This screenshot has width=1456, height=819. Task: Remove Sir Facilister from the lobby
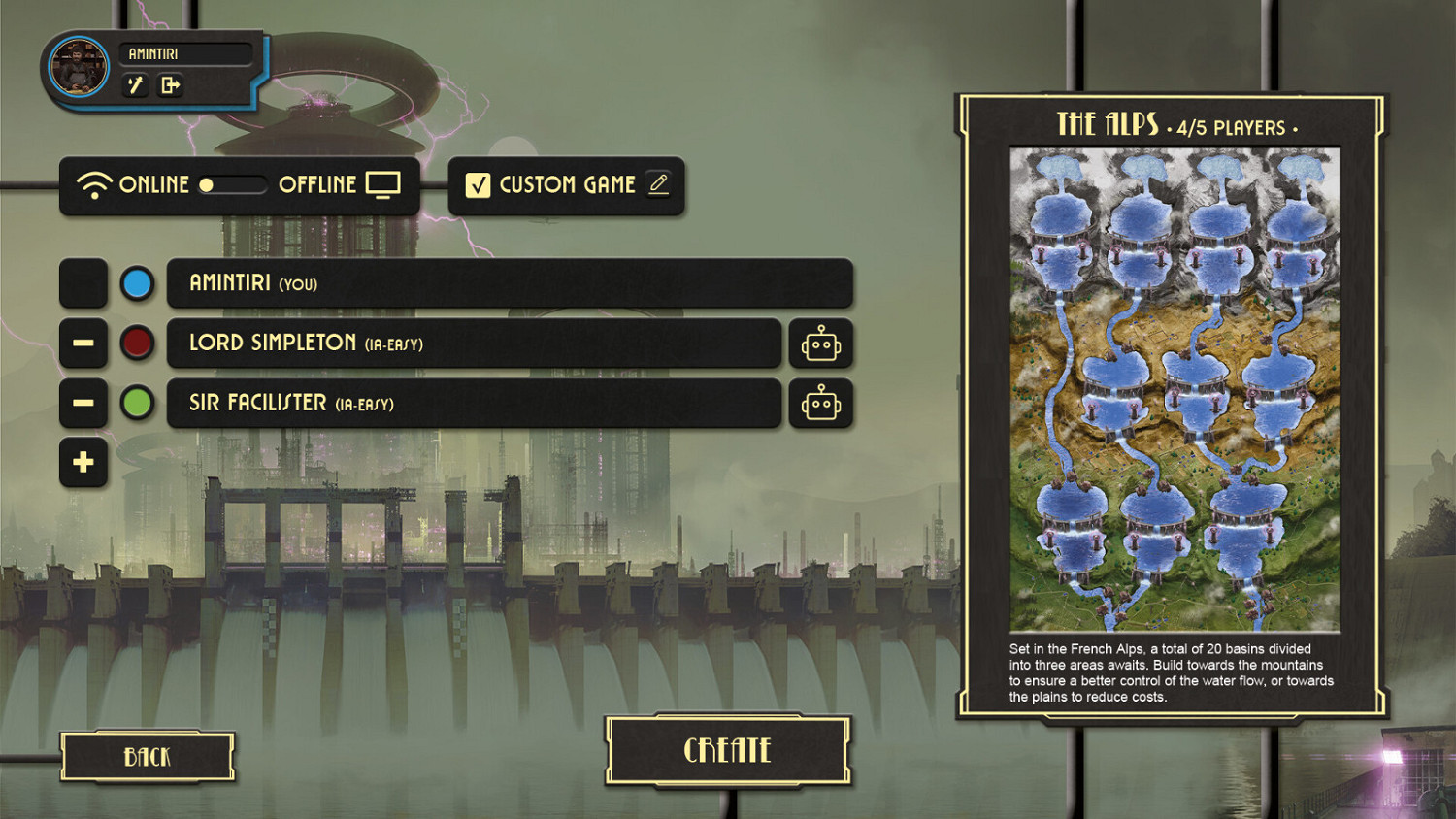pyautogui.click(x=83, y=404)
